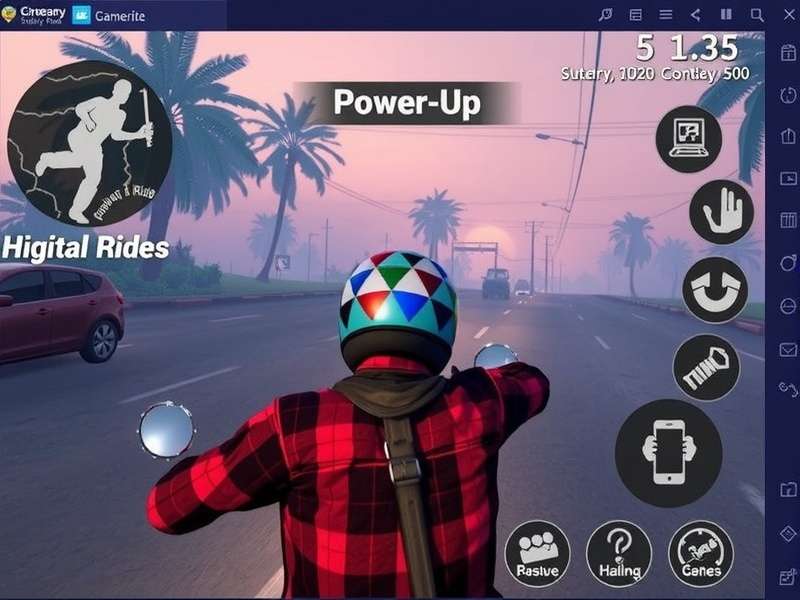This screenshot has width=800, height=600.
Task: Select the Haling question mark button
Action: (x=618, y=553)
